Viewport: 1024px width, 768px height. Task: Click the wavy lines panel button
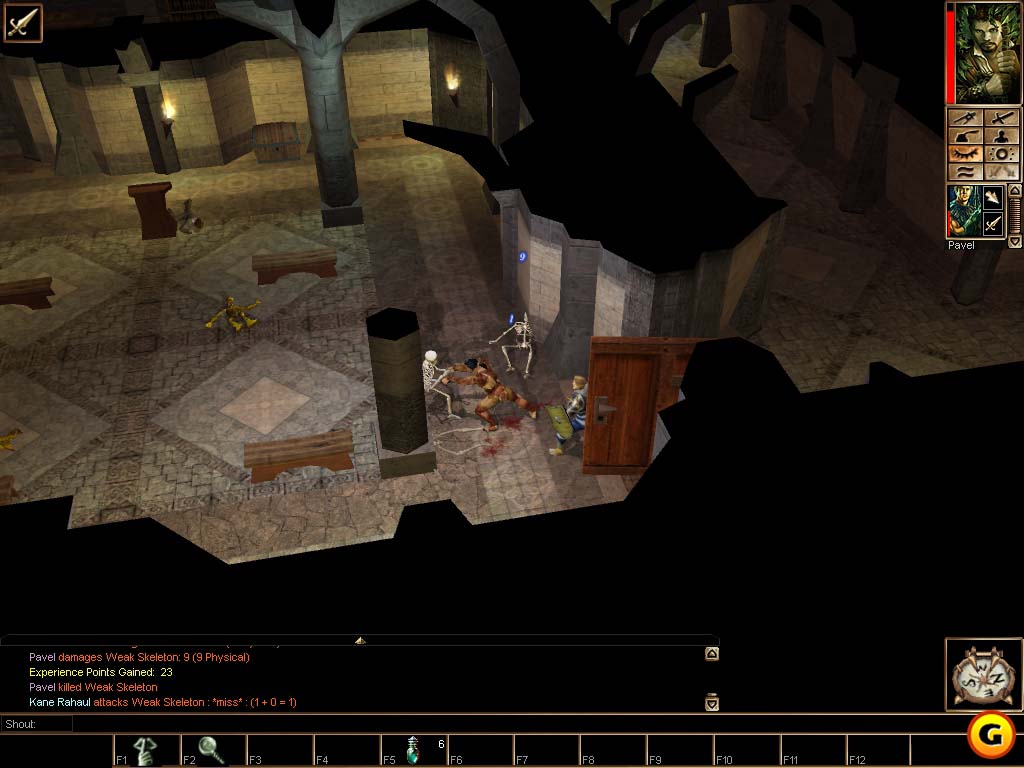point(965,172)
